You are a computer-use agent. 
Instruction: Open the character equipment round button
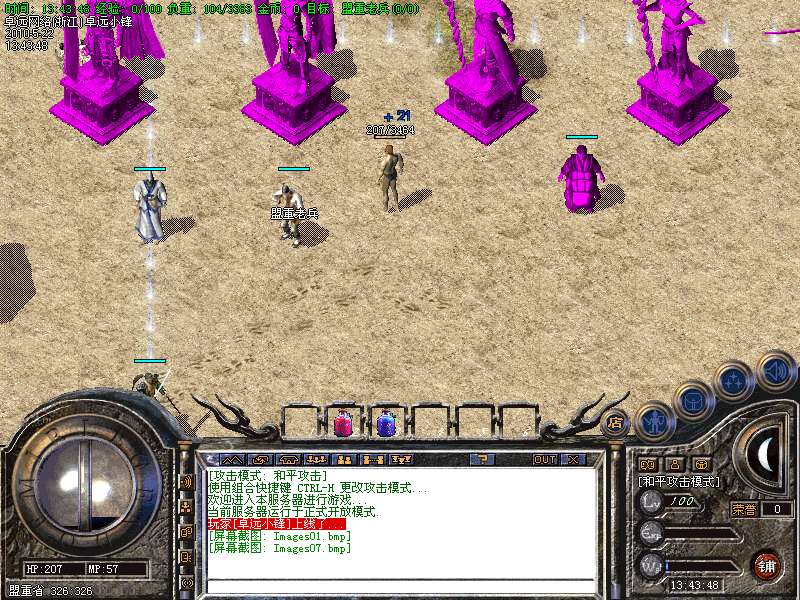pyautogui.click(x=654, y=420)
